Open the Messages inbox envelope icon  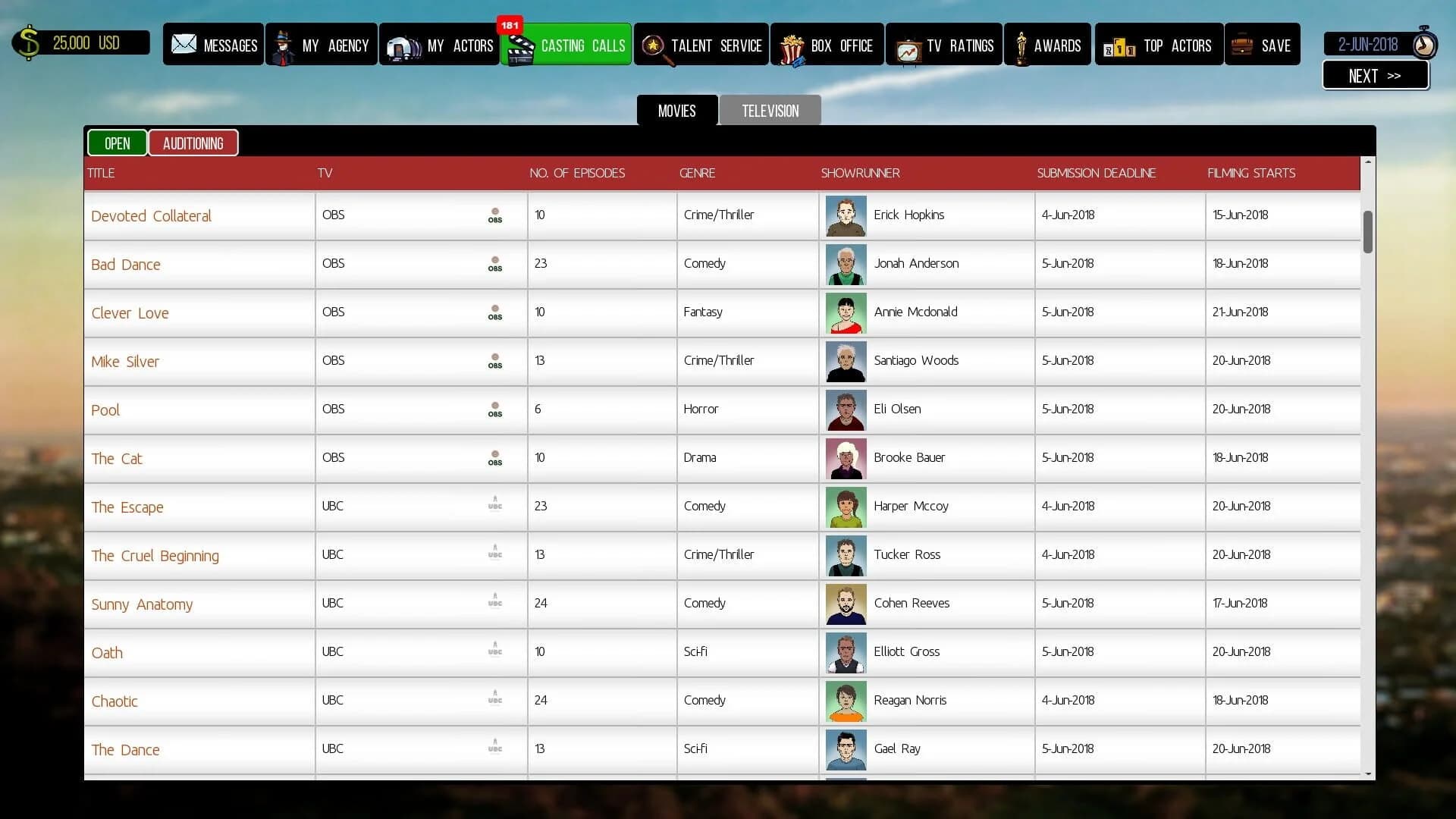tap(184, 44)
